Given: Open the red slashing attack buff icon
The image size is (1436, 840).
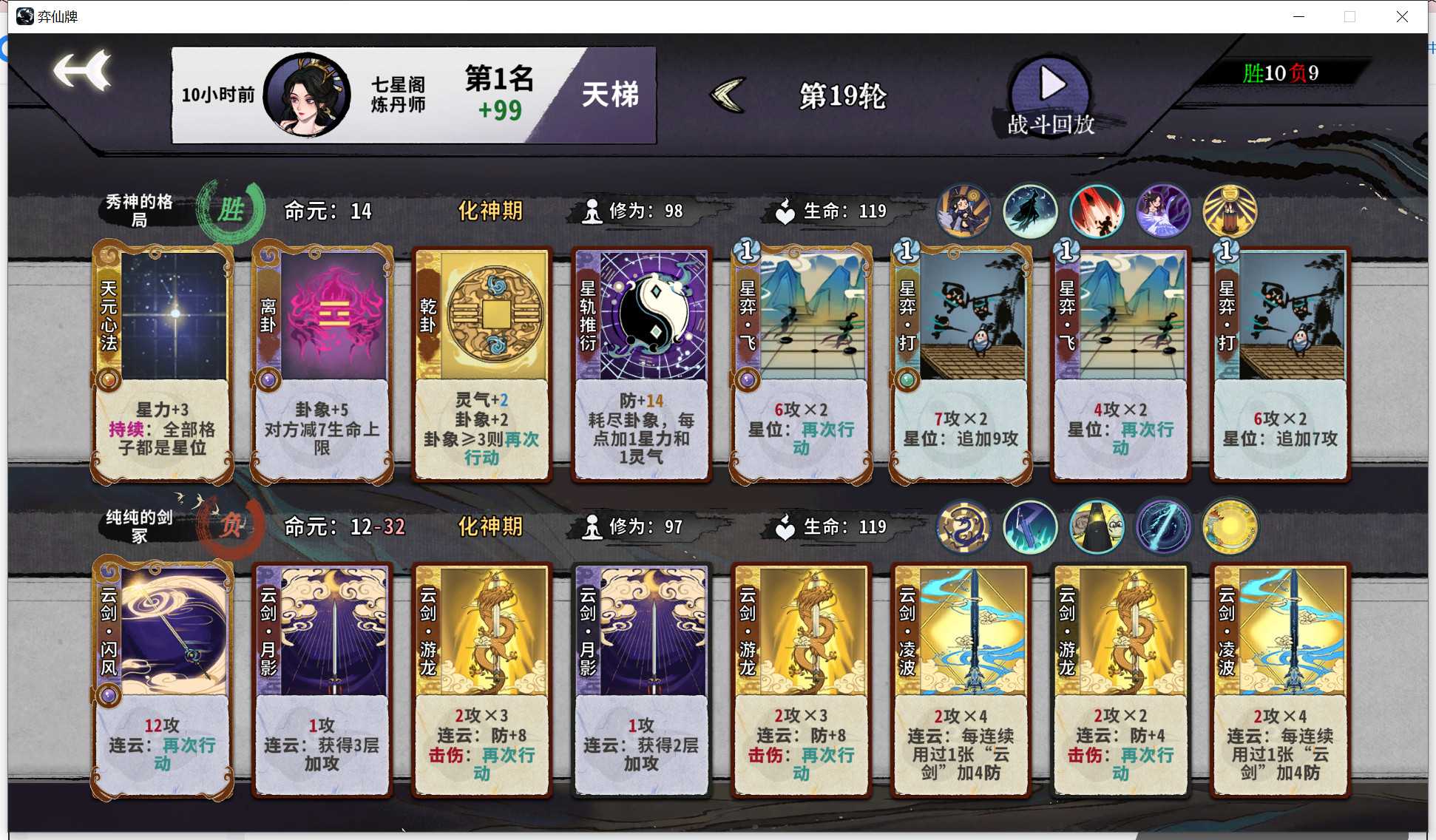Looking at the screenshot, I should coord(1097,211).
